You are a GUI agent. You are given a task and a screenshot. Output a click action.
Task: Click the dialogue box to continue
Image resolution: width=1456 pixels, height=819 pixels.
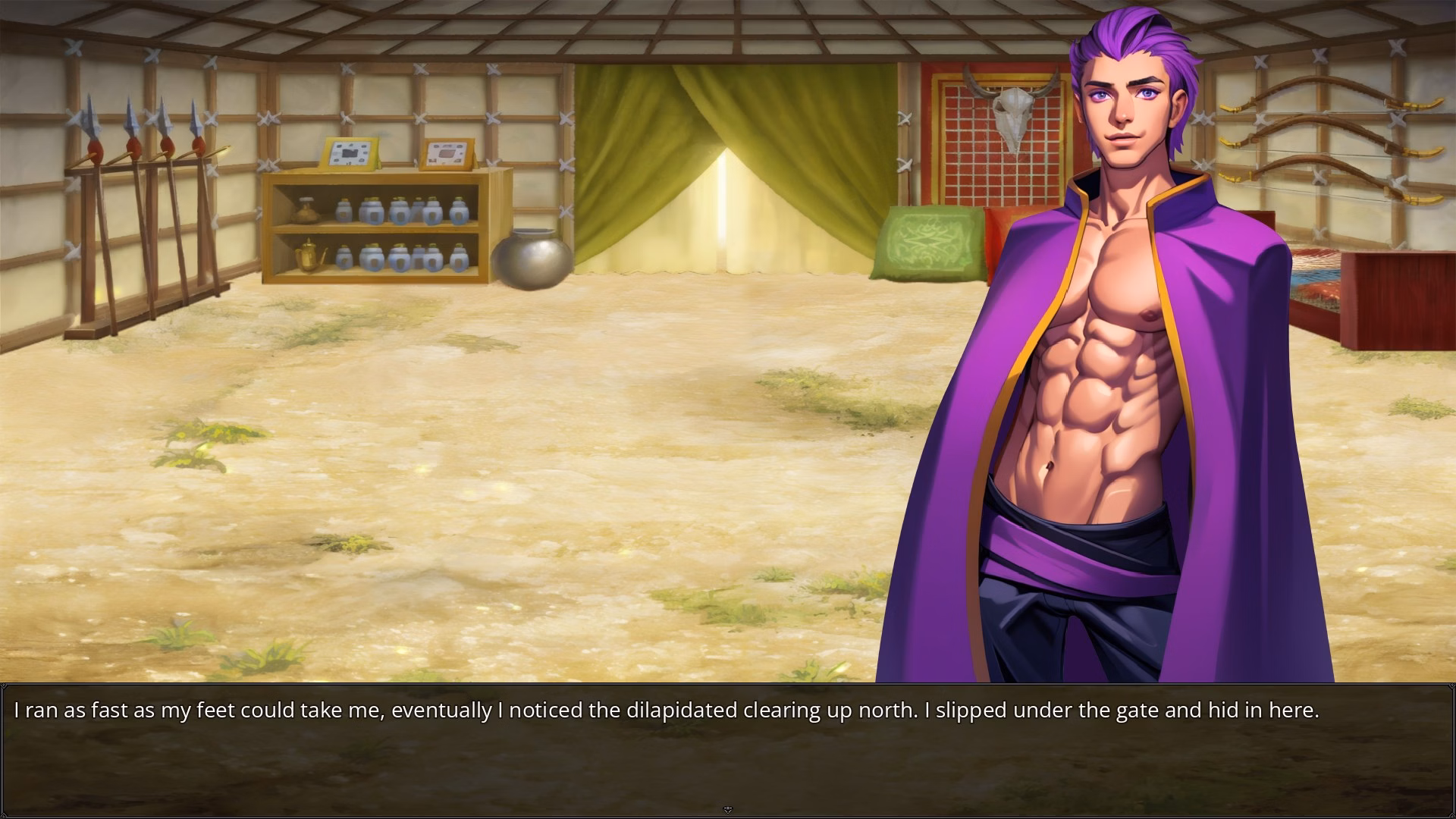[728, 749]
